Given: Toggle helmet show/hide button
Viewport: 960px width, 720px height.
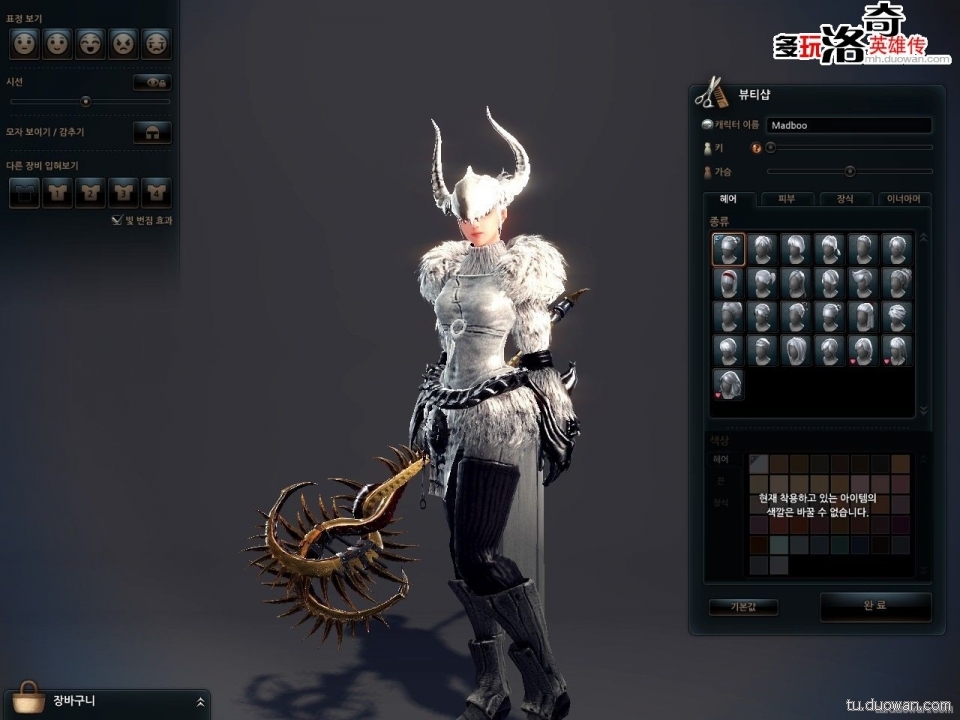Looking at the screenshot, I should [x=152, y=132].
